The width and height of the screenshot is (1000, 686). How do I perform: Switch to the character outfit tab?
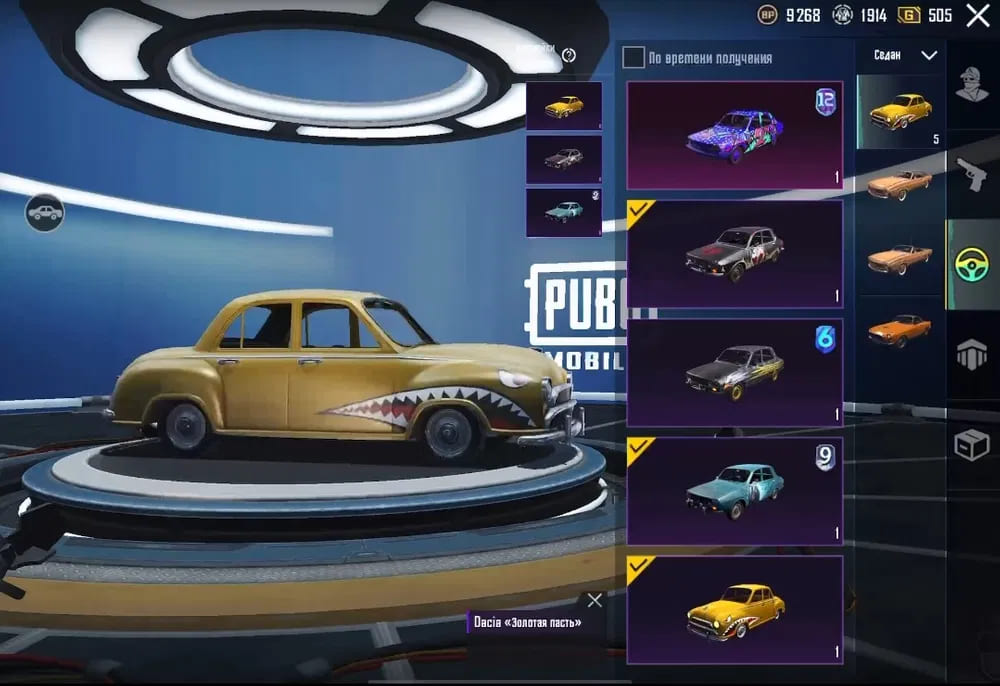click(x=971, y=87)
